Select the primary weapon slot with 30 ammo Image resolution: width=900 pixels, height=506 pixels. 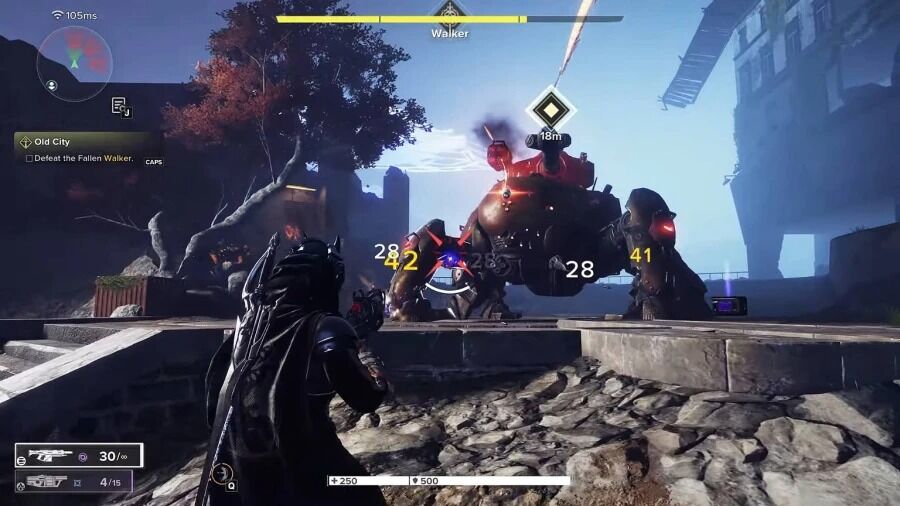click(78, 455)
